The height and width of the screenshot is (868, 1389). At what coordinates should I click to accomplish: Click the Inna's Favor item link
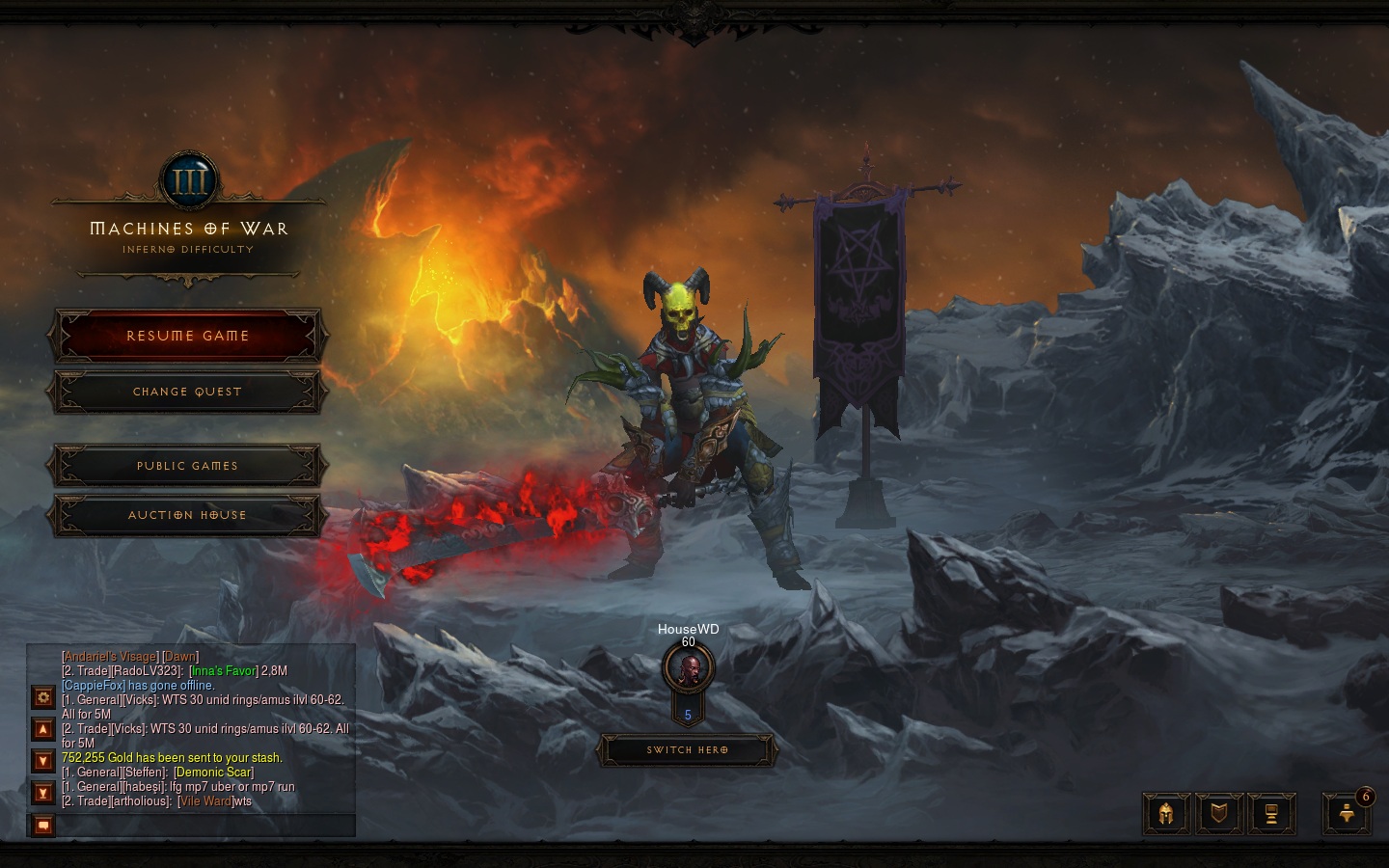224,671
